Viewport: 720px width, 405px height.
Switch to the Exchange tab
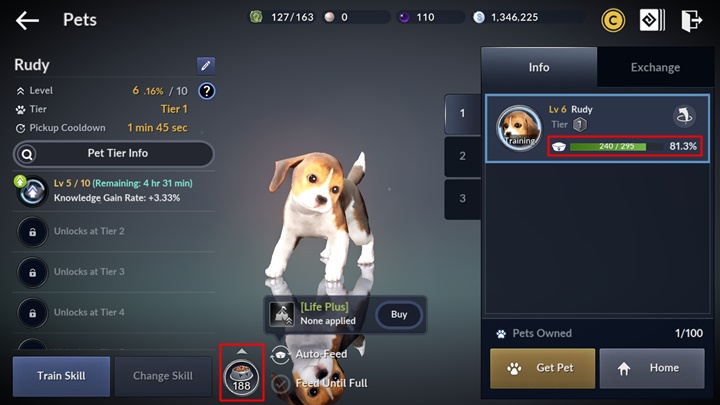click(x=655, y=68)
